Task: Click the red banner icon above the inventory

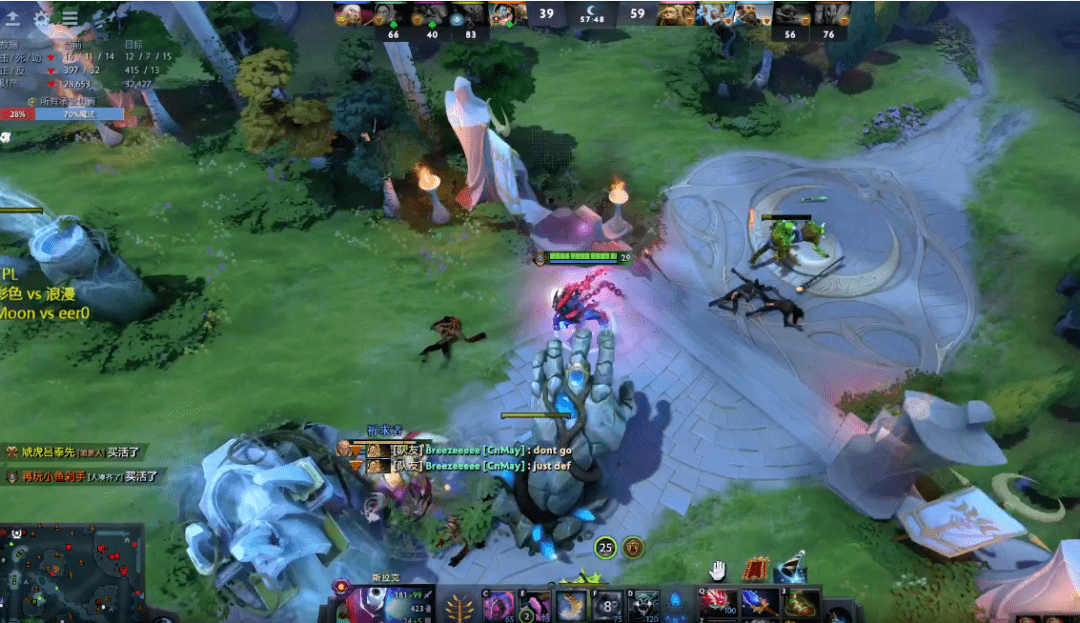Action: (x=756, y=569)
